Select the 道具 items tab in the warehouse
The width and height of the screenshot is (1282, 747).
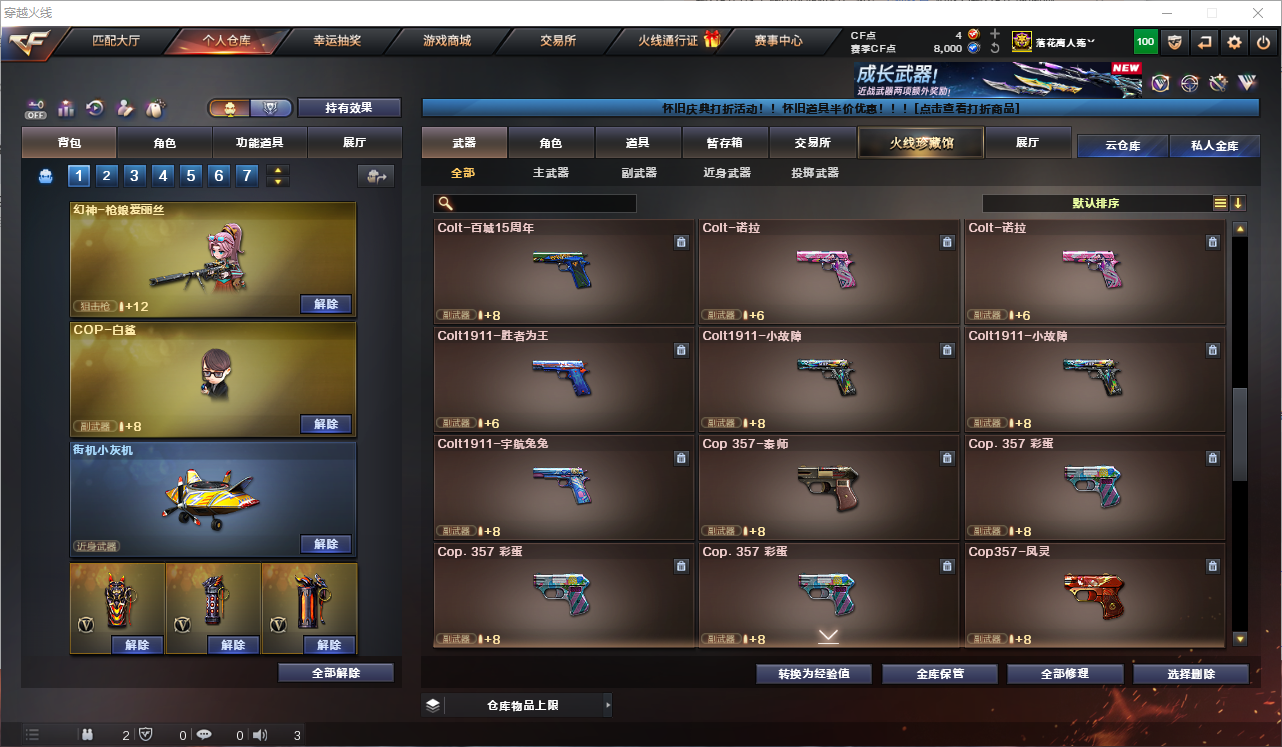pyautogui.click(x=638, y=143)
